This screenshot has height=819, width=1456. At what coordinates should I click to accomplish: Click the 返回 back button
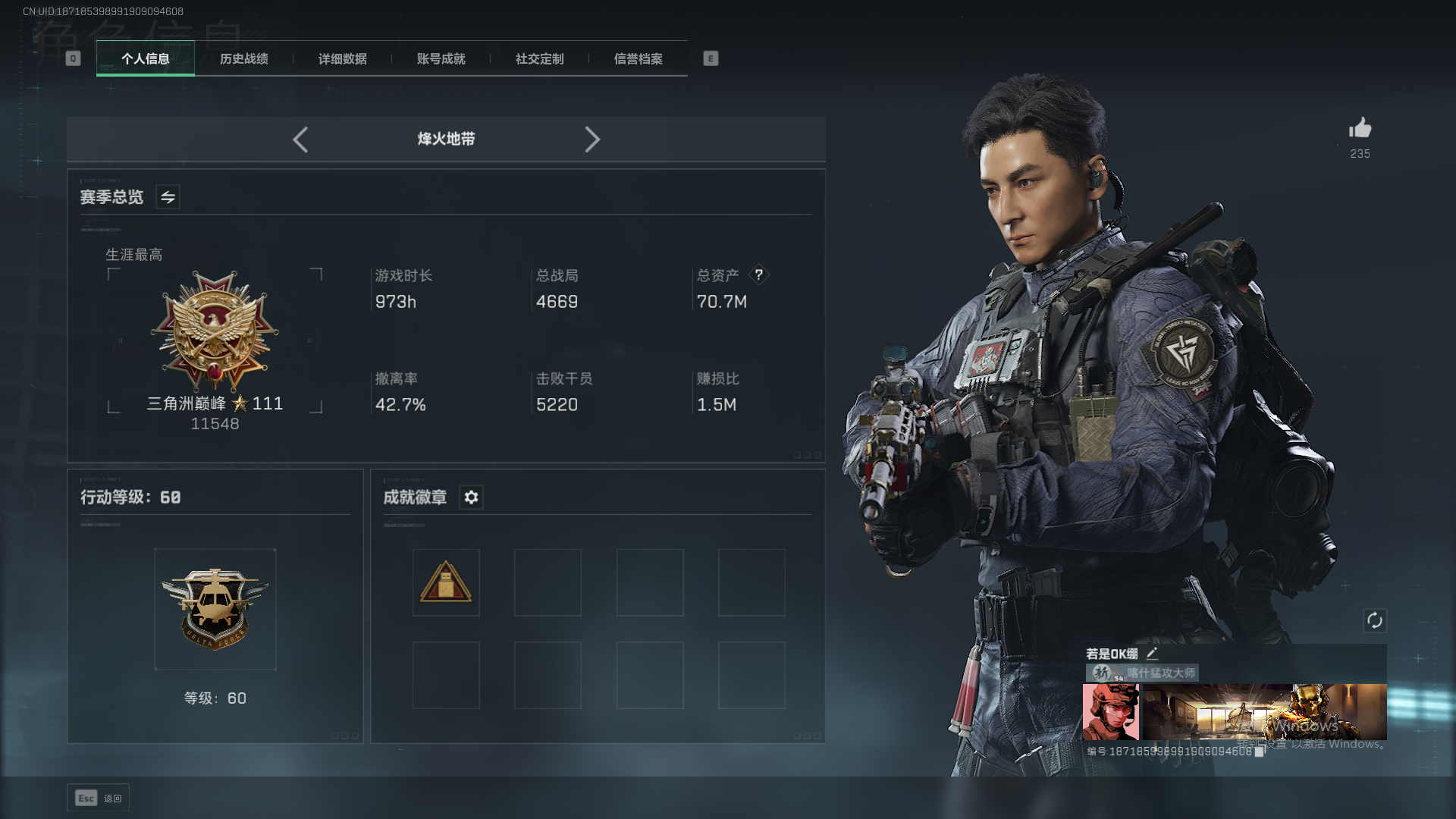[x=99, y=798]
